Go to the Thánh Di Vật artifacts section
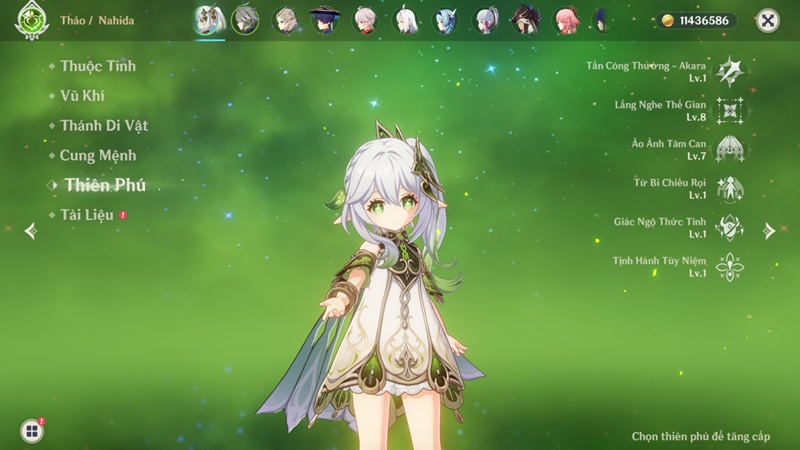The width and height of the screenshot is (800, 450). (x=103, y=126)
